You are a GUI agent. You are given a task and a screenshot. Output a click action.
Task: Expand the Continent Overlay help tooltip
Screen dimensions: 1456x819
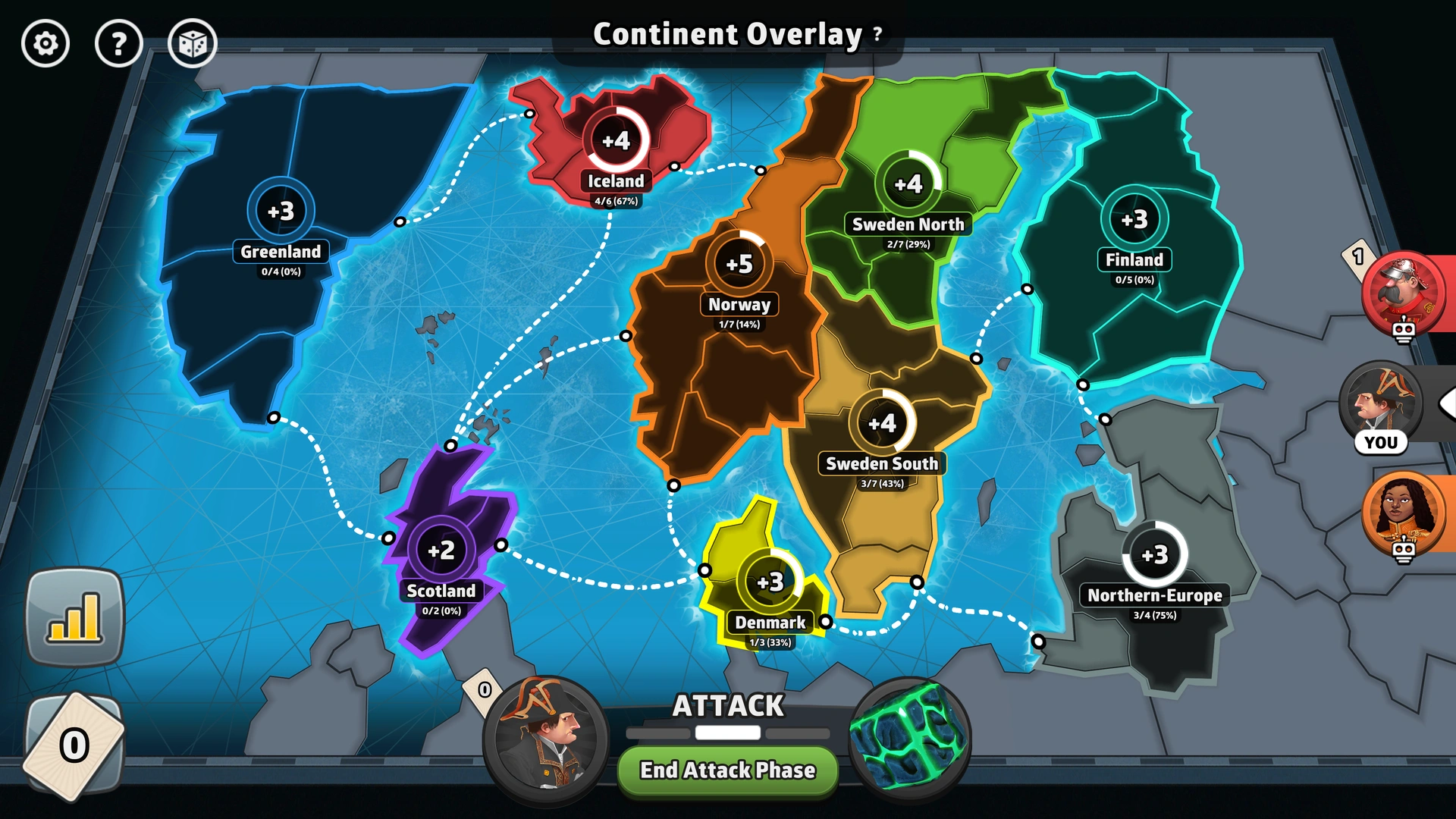point(877,34)
